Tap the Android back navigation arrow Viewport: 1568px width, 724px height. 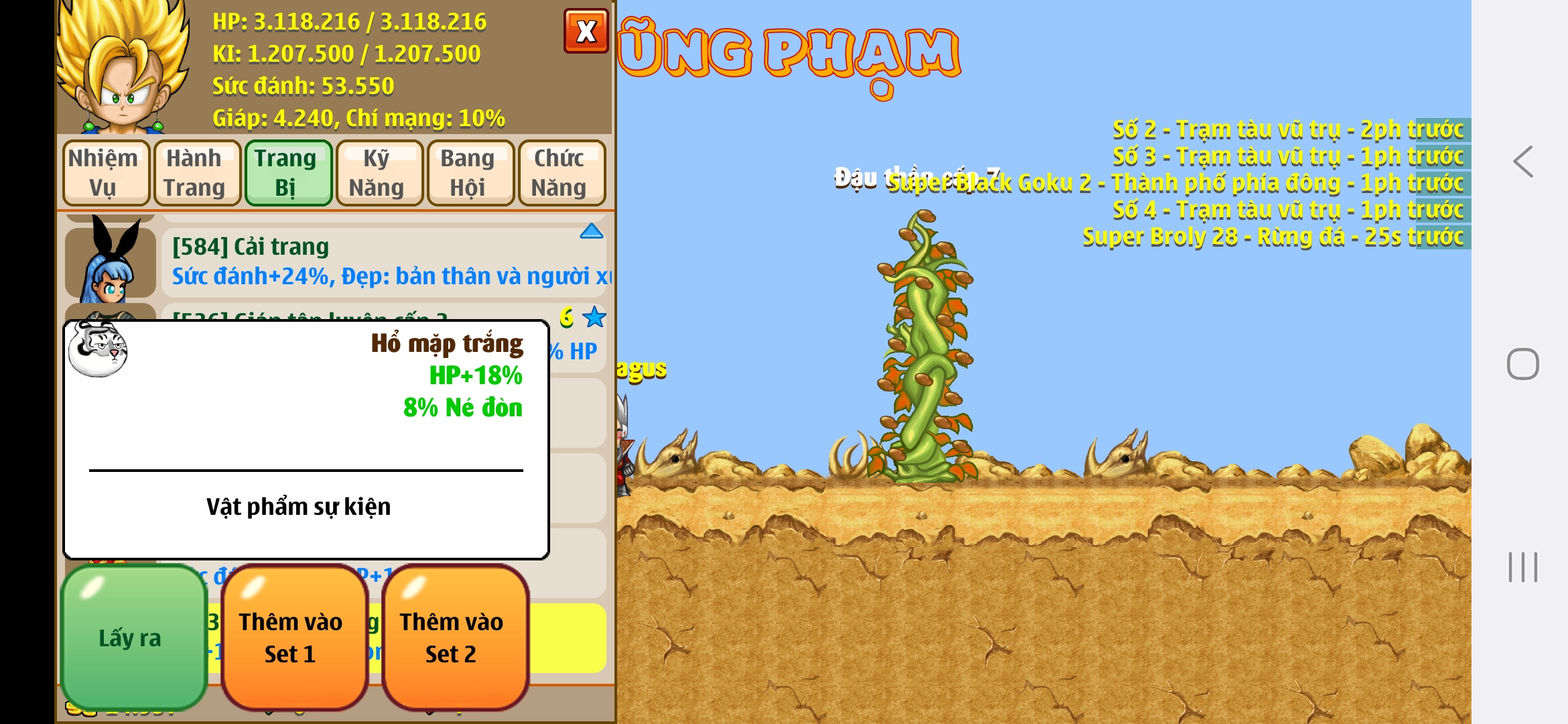pyautogui.click(x=1522, y=162)
